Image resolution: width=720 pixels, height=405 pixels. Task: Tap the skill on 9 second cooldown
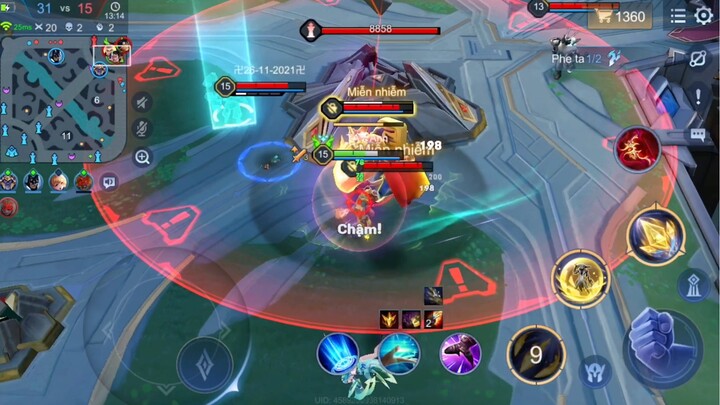[x=536, y=353]
